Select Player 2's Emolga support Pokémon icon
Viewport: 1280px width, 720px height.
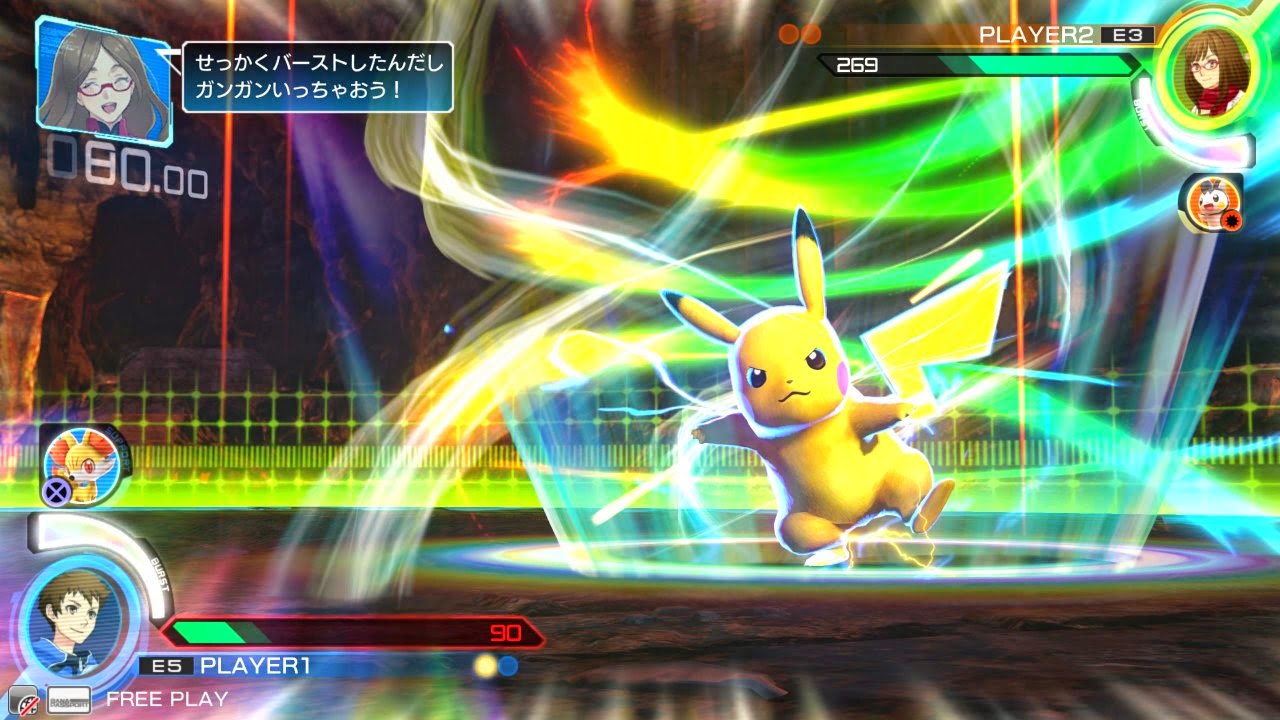coord(1210,202)
